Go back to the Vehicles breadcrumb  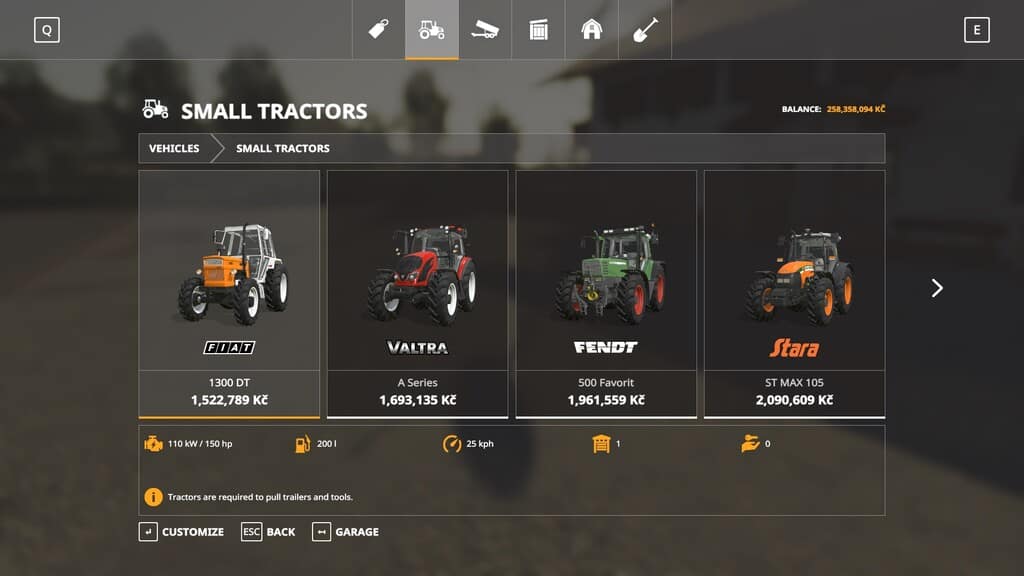(x=174, y=148)
